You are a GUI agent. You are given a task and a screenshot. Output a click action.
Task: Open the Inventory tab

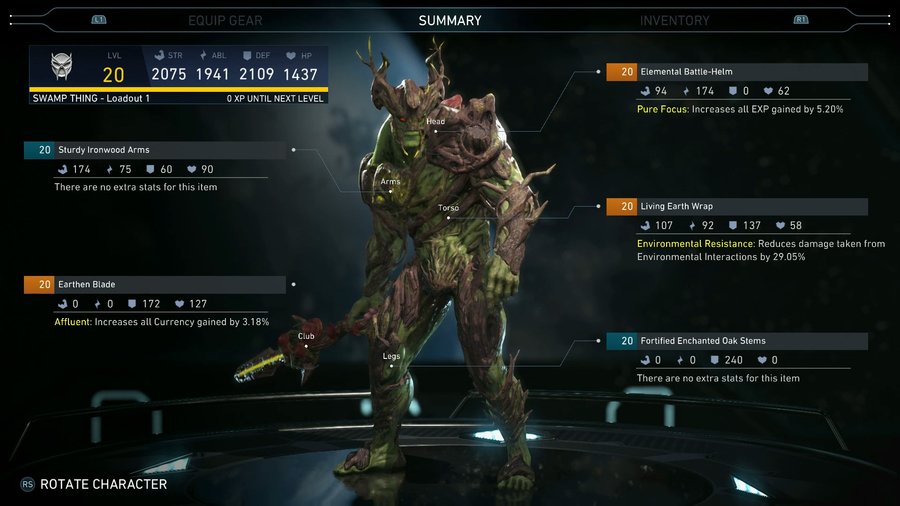tap(675, 20)
